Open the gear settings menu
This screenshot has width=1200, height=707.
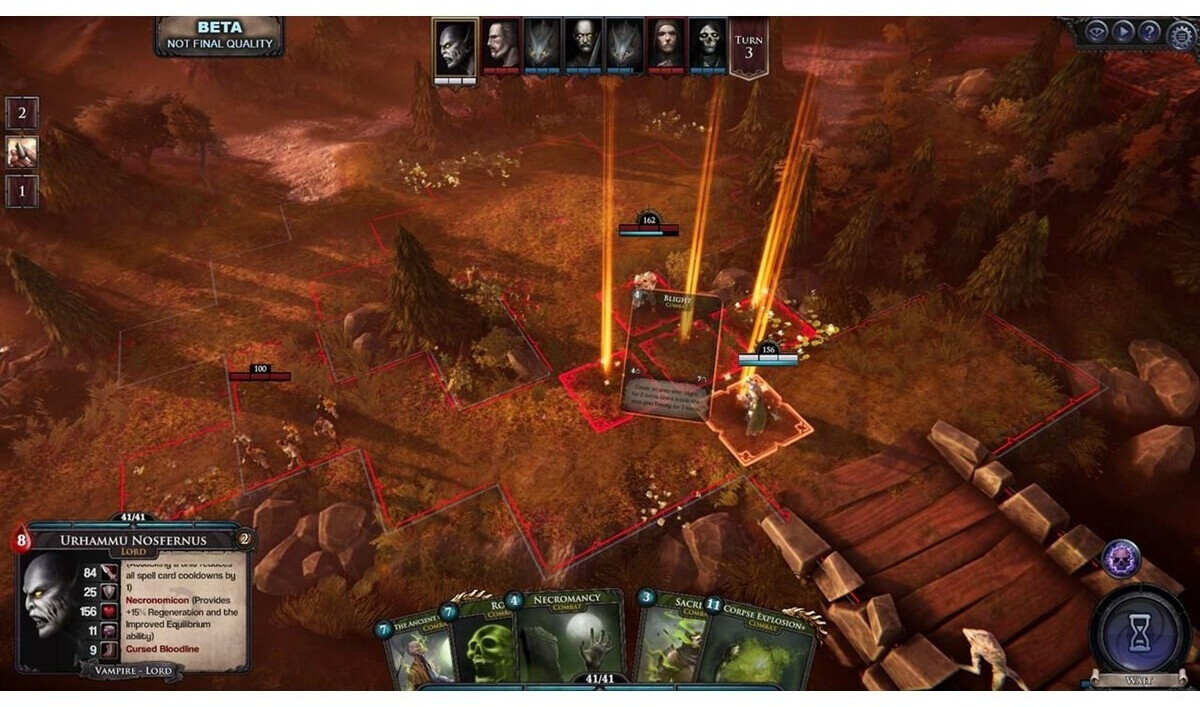pos(1182,33)
